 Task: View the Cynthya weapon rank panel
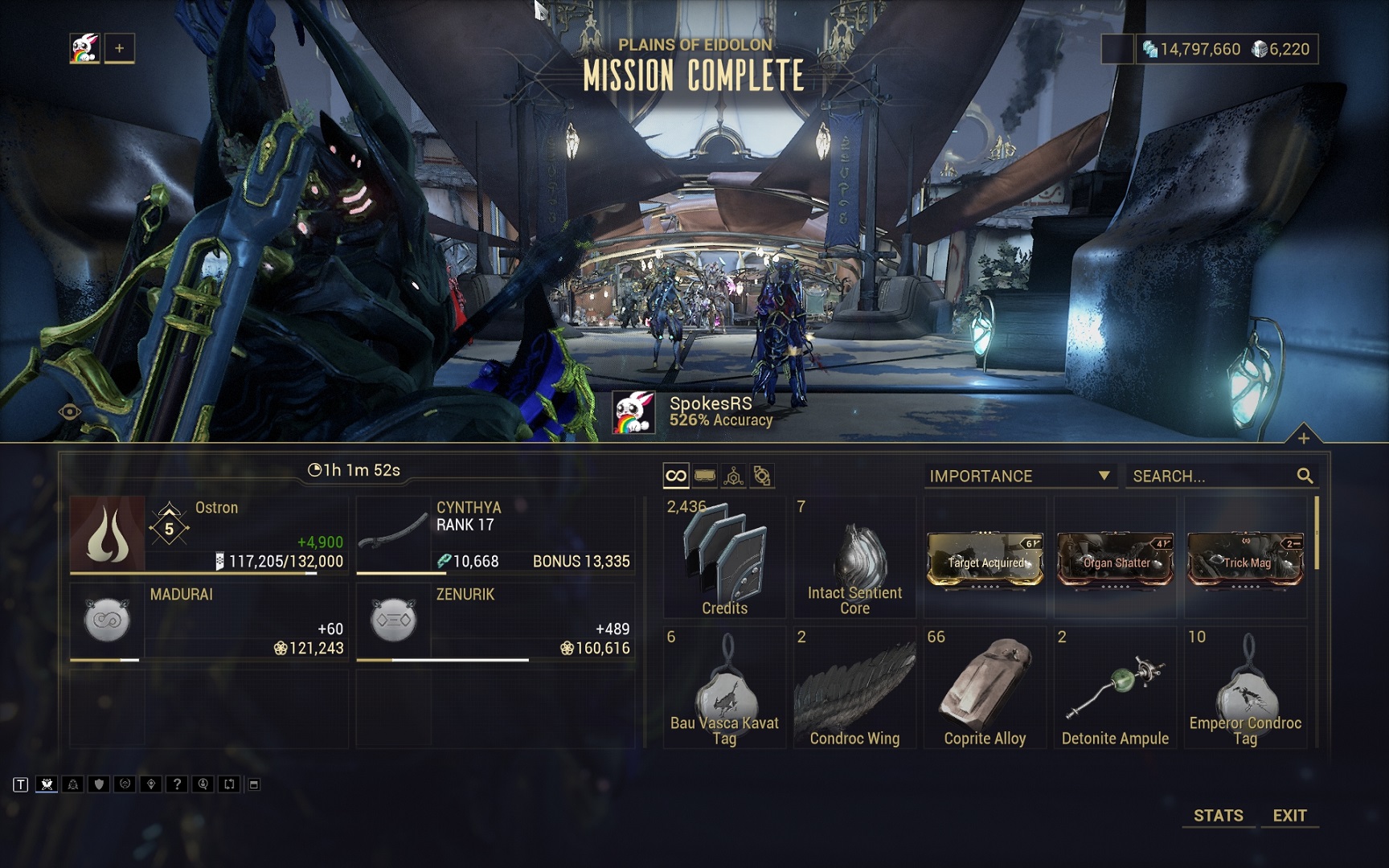pyautogui.click(x=495, y=534)
